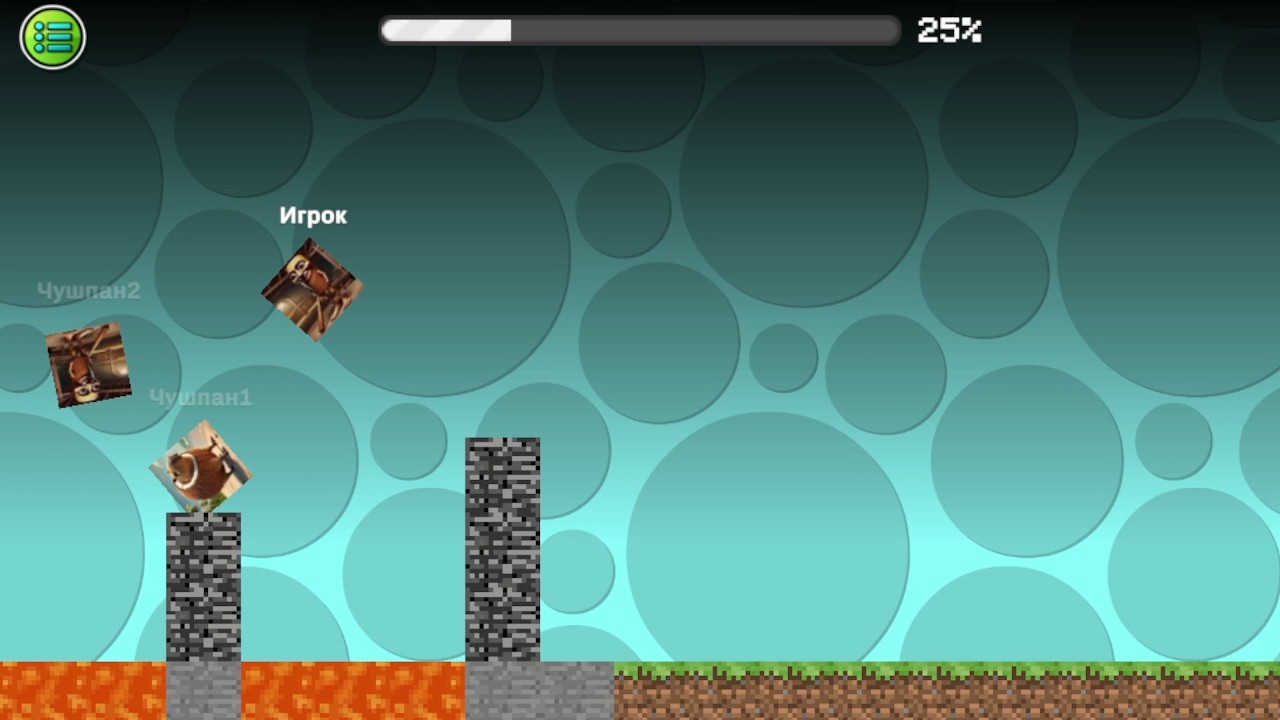Tap the leftmost falling player piece

[x=88, y=364]
